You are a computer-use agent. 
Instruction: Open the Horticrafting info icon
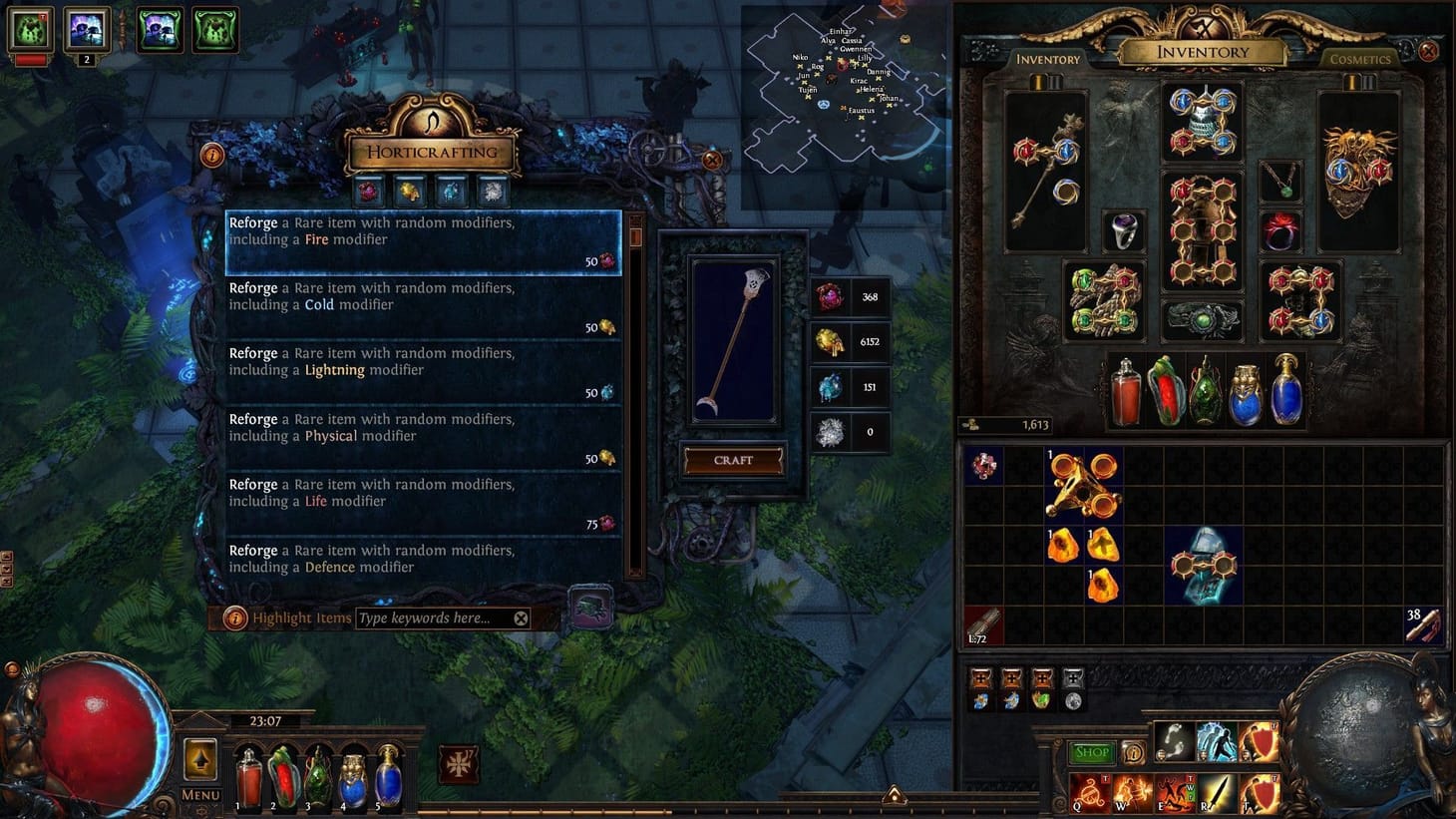[x=212, y=155]
